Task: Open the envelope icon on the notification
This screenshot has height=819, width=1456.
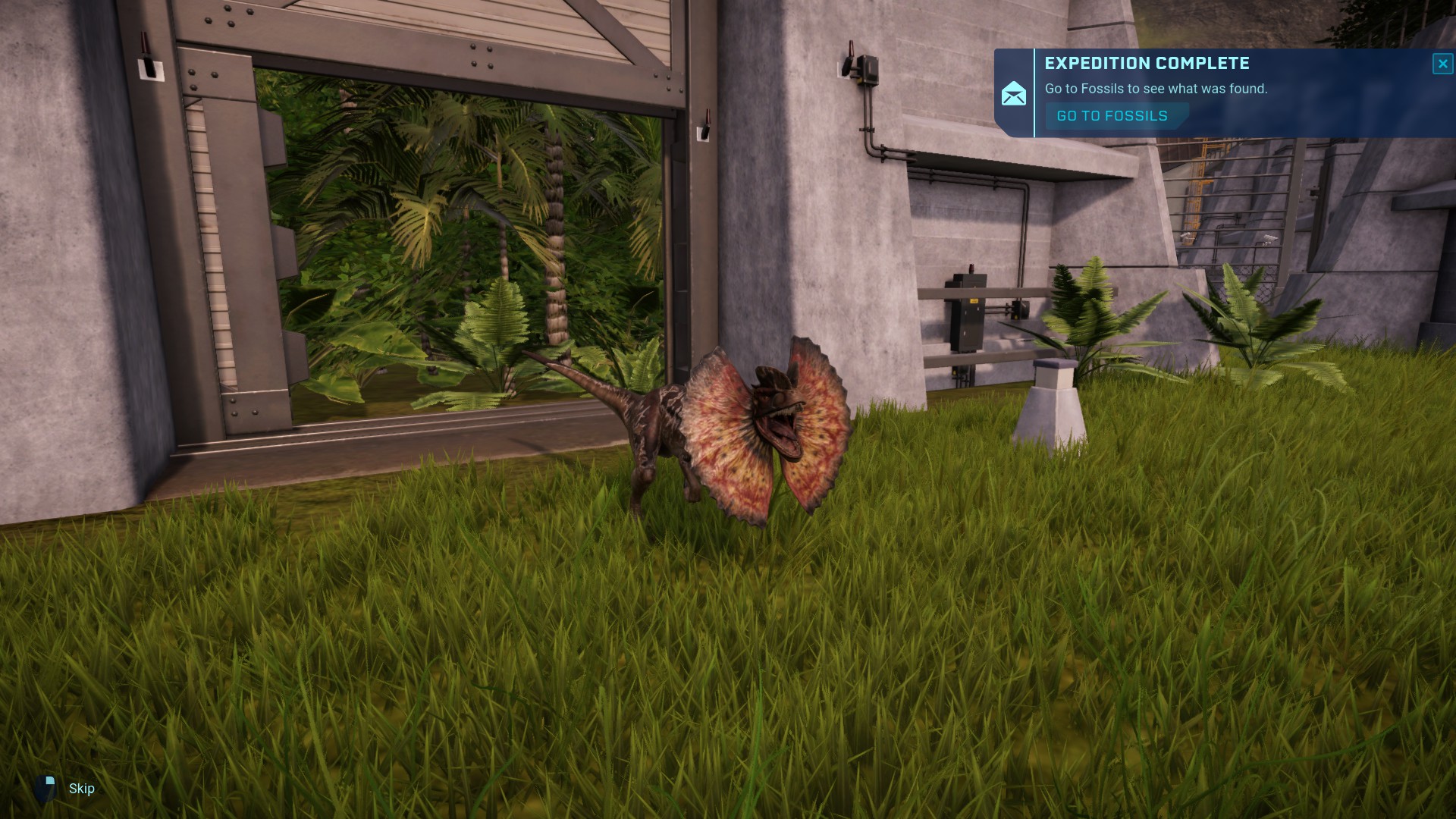Action: (x=1014, y=94)
